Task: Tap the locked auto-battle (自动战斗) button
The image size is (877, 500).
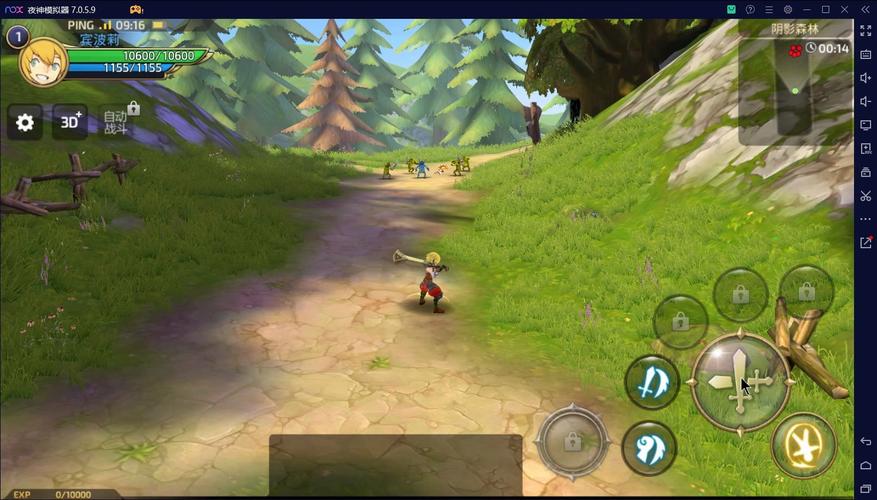Action: (118, 121)
